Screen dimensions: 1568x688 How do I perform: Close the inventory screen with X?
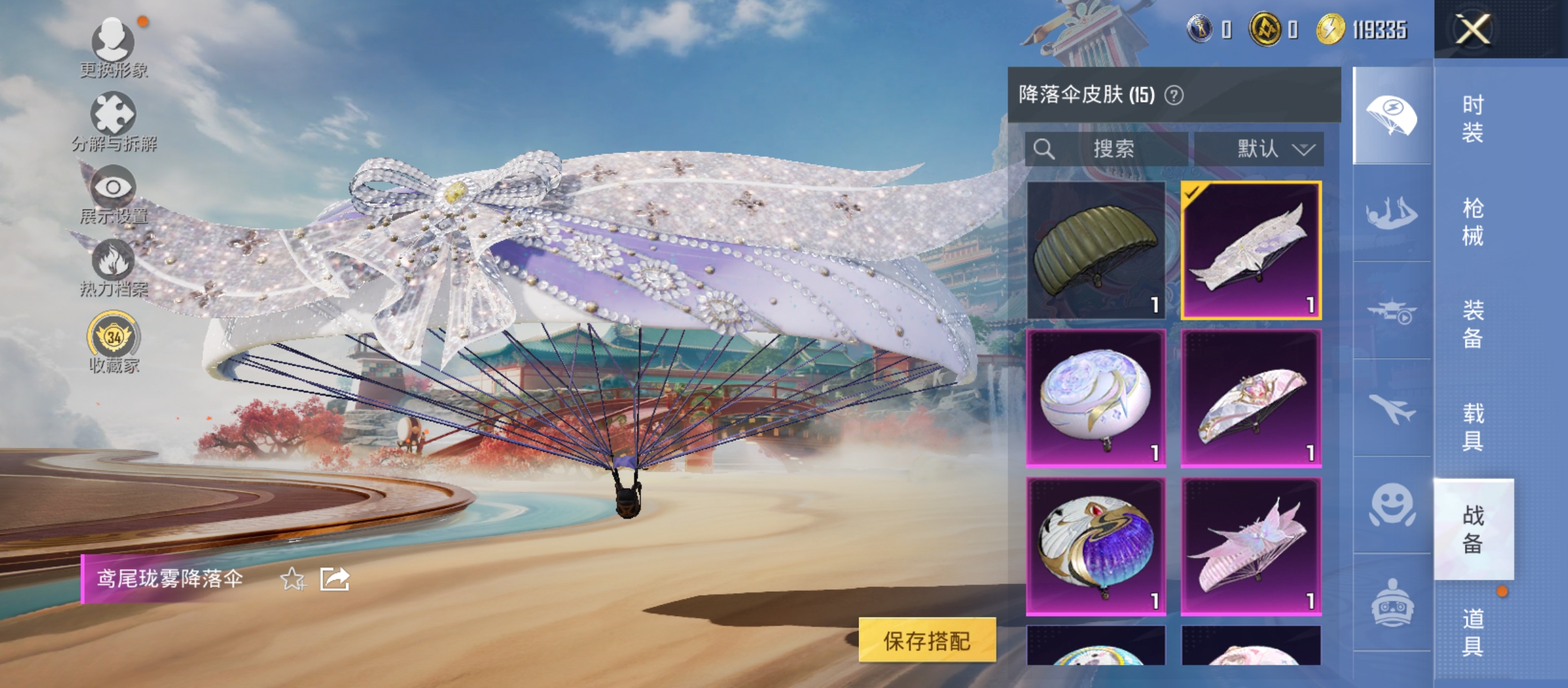point(1472,29)
